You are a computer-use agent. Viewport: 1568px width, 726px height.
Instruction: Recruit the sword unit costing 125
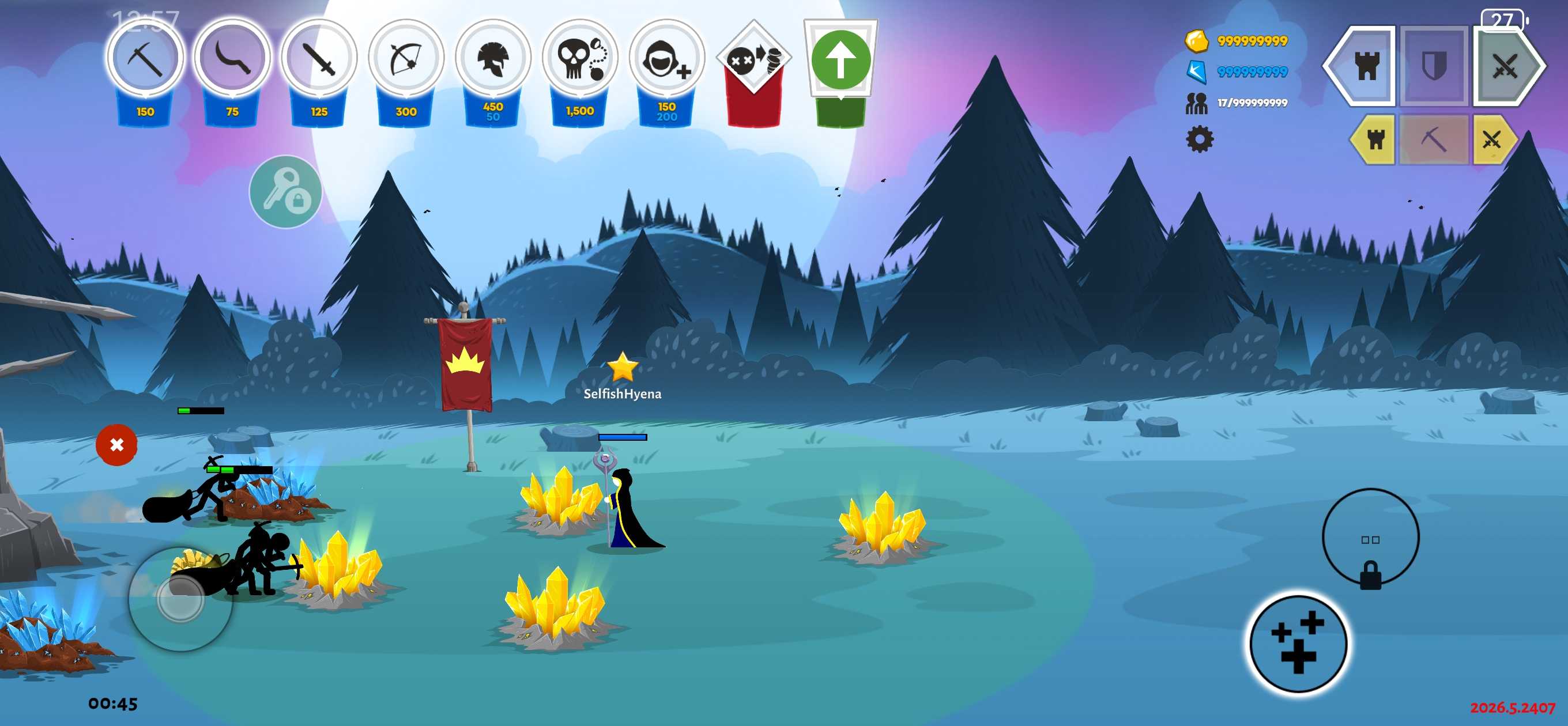319,59
